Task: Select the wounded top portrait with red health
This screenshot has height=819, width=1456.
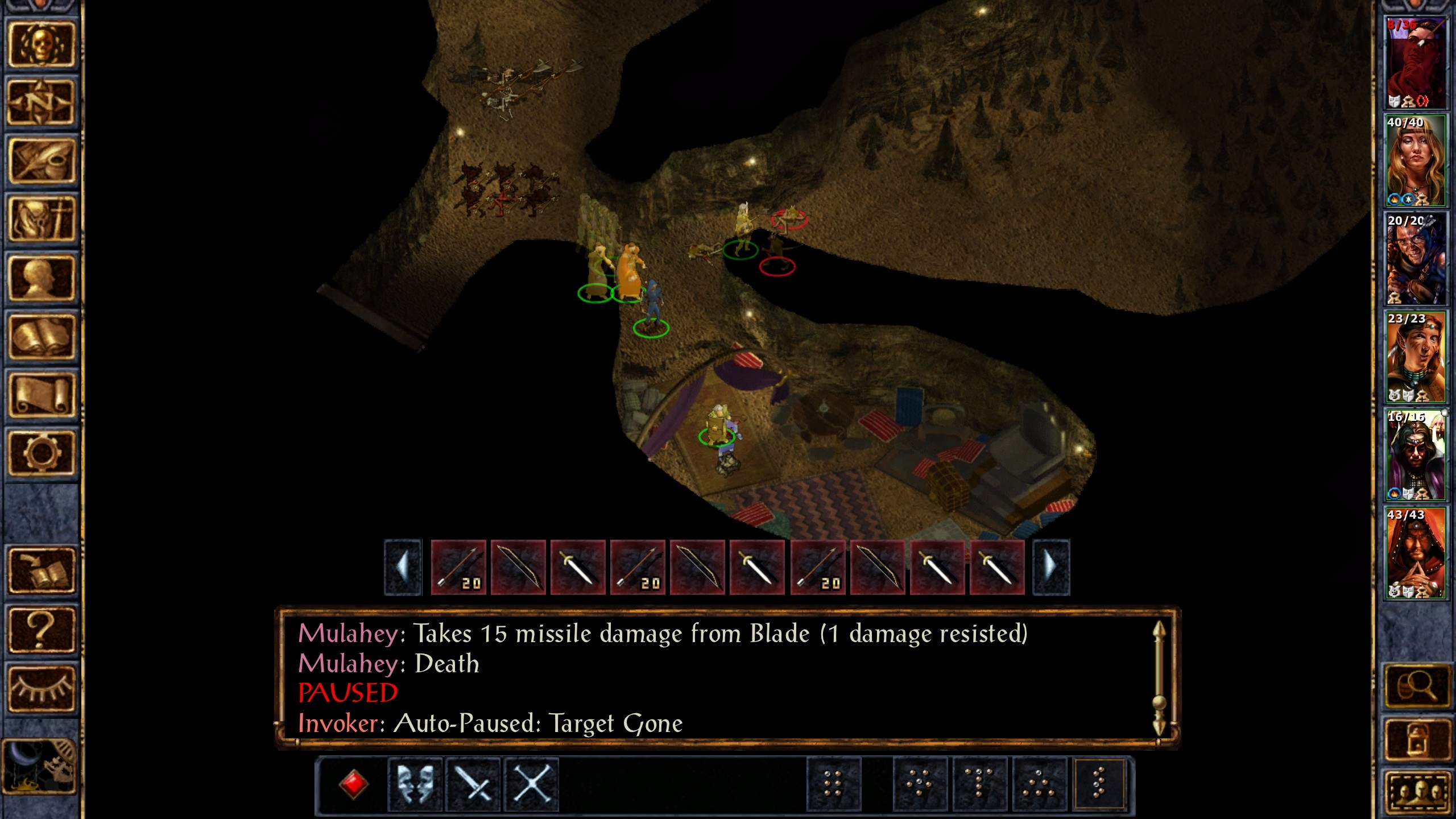Action: 1416,63
